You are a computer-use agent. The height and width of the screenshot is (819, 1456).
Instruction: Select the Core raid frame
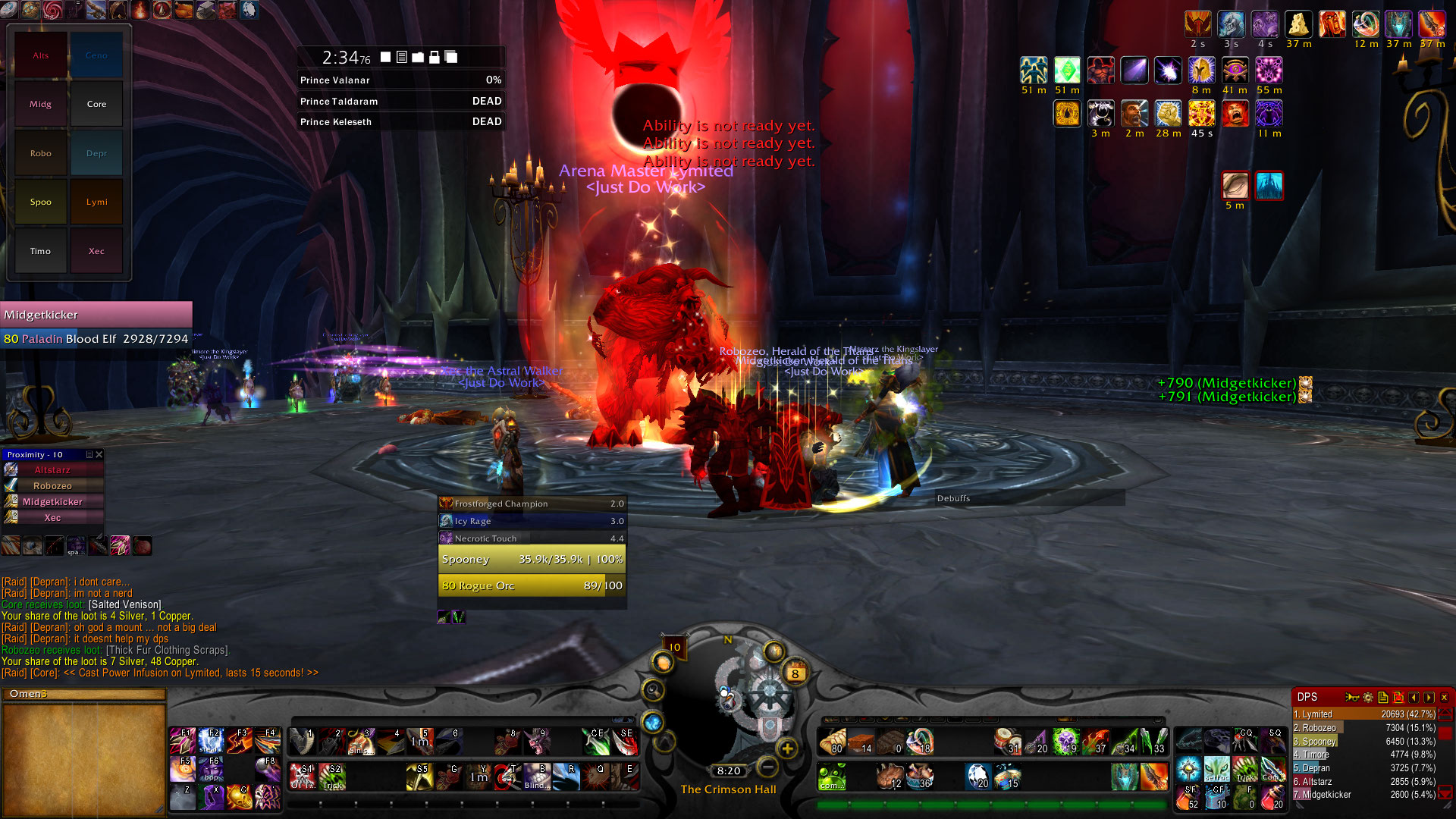96,104
